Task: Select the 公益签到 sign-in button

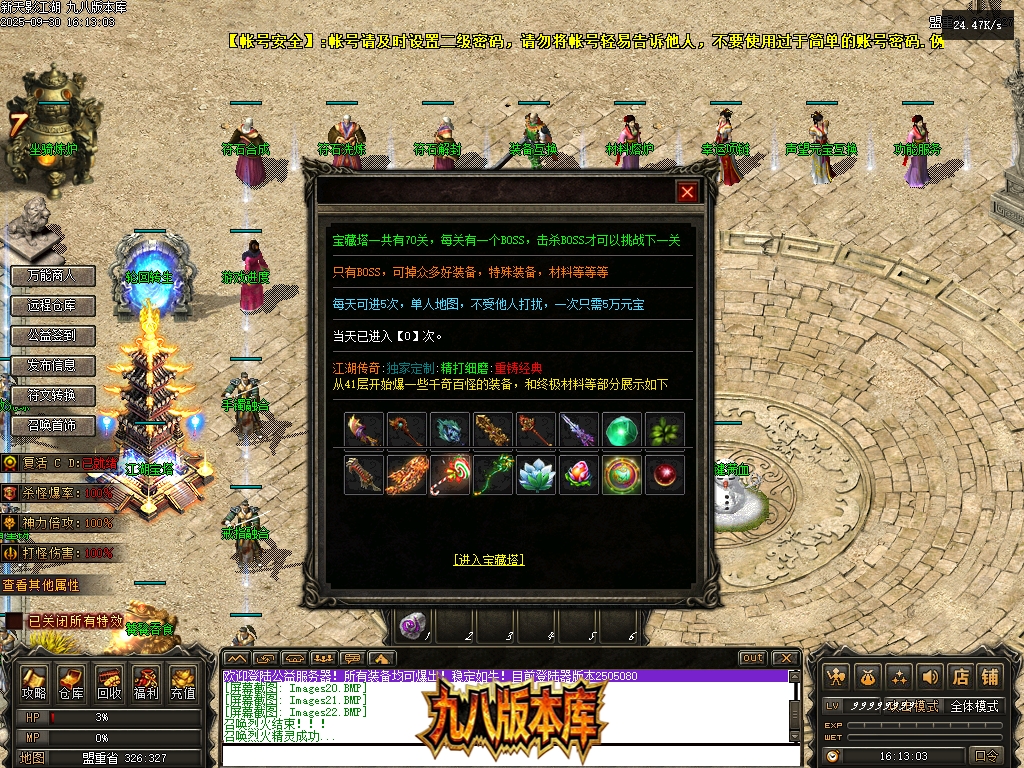Action: click(x=52, y=335)
